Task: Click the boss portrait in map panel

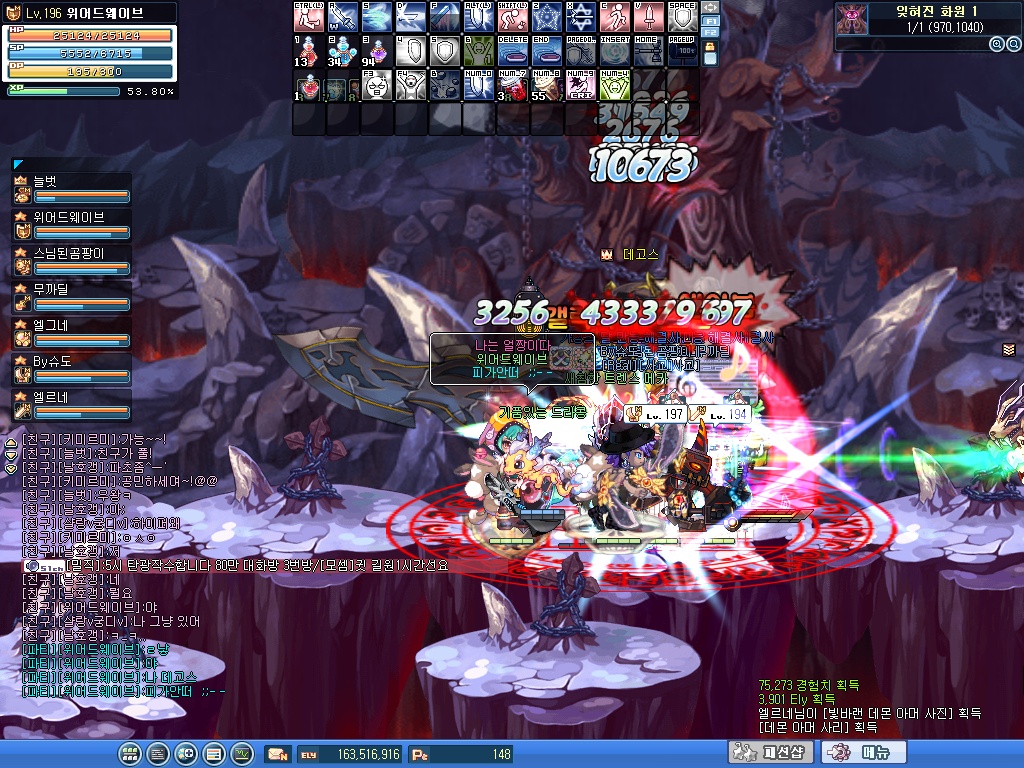Action: coord(851,14)
